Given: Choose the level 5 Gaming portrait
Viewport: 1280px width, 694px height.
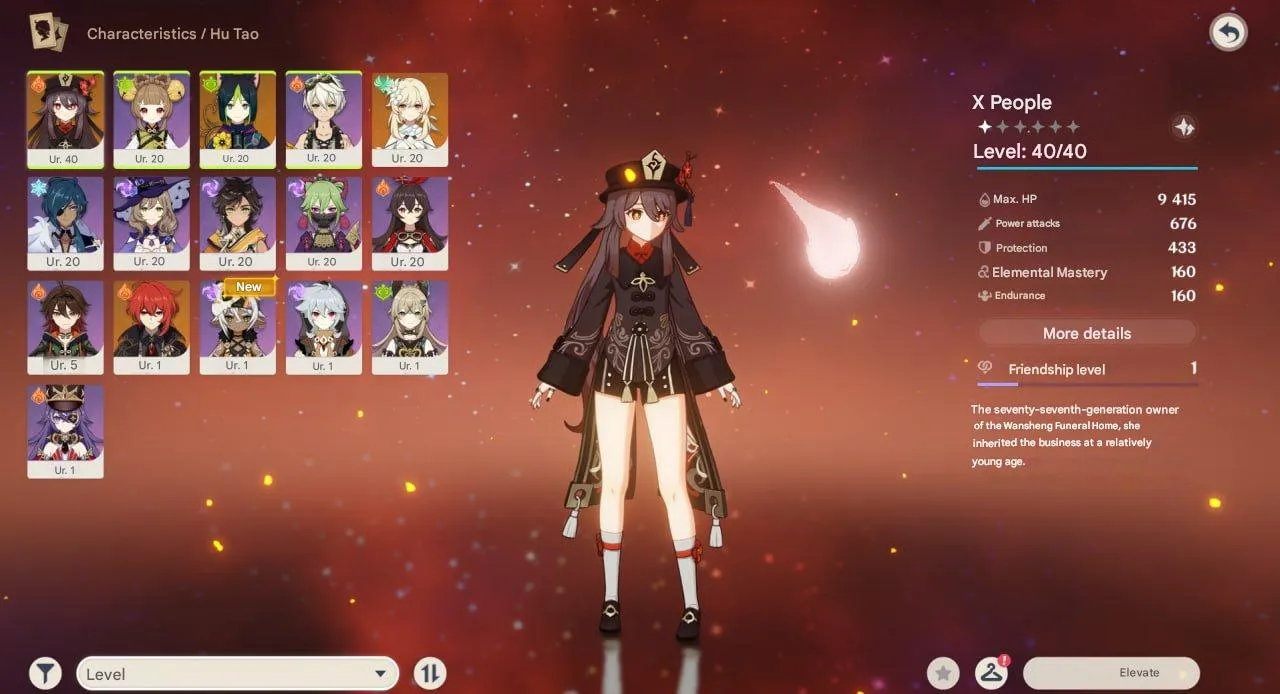Looking at the screenshot, I should (65, 327).
